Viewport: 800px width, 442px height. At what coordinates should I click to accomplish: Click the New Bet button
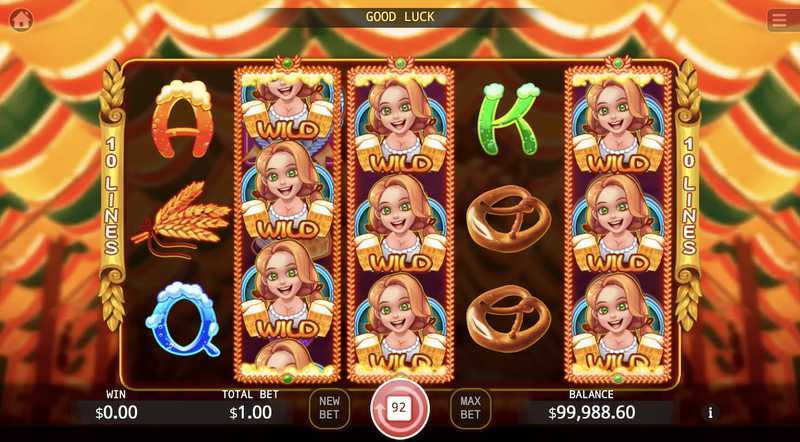click(329, 408)
